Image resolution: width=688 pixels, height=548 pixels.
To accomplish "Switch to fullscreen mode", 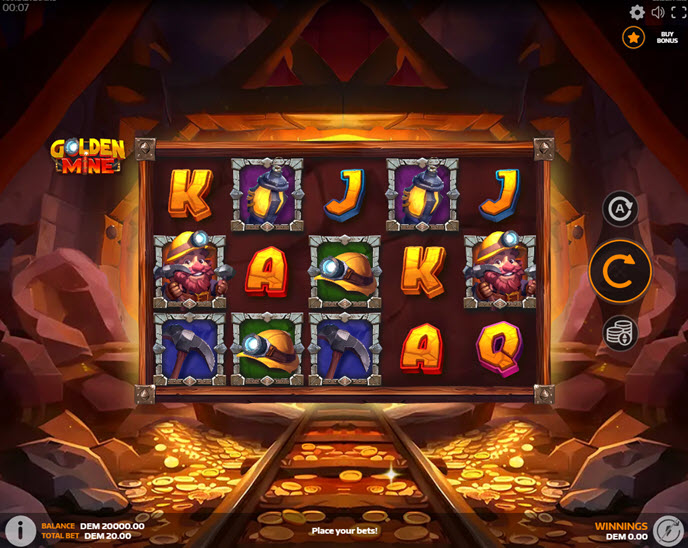I will pyautogui.click(x=678, y=12).
